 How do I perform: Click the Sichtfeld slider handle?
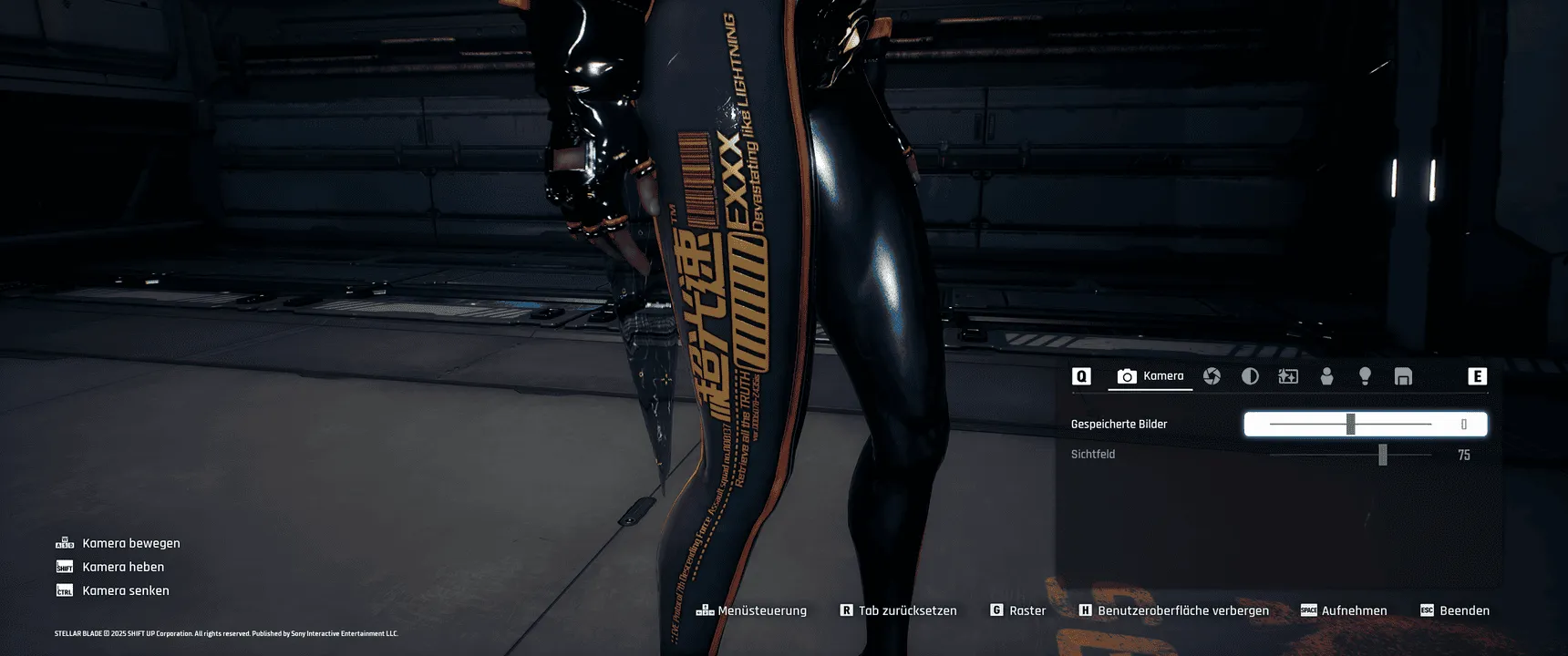(1382, 455)
